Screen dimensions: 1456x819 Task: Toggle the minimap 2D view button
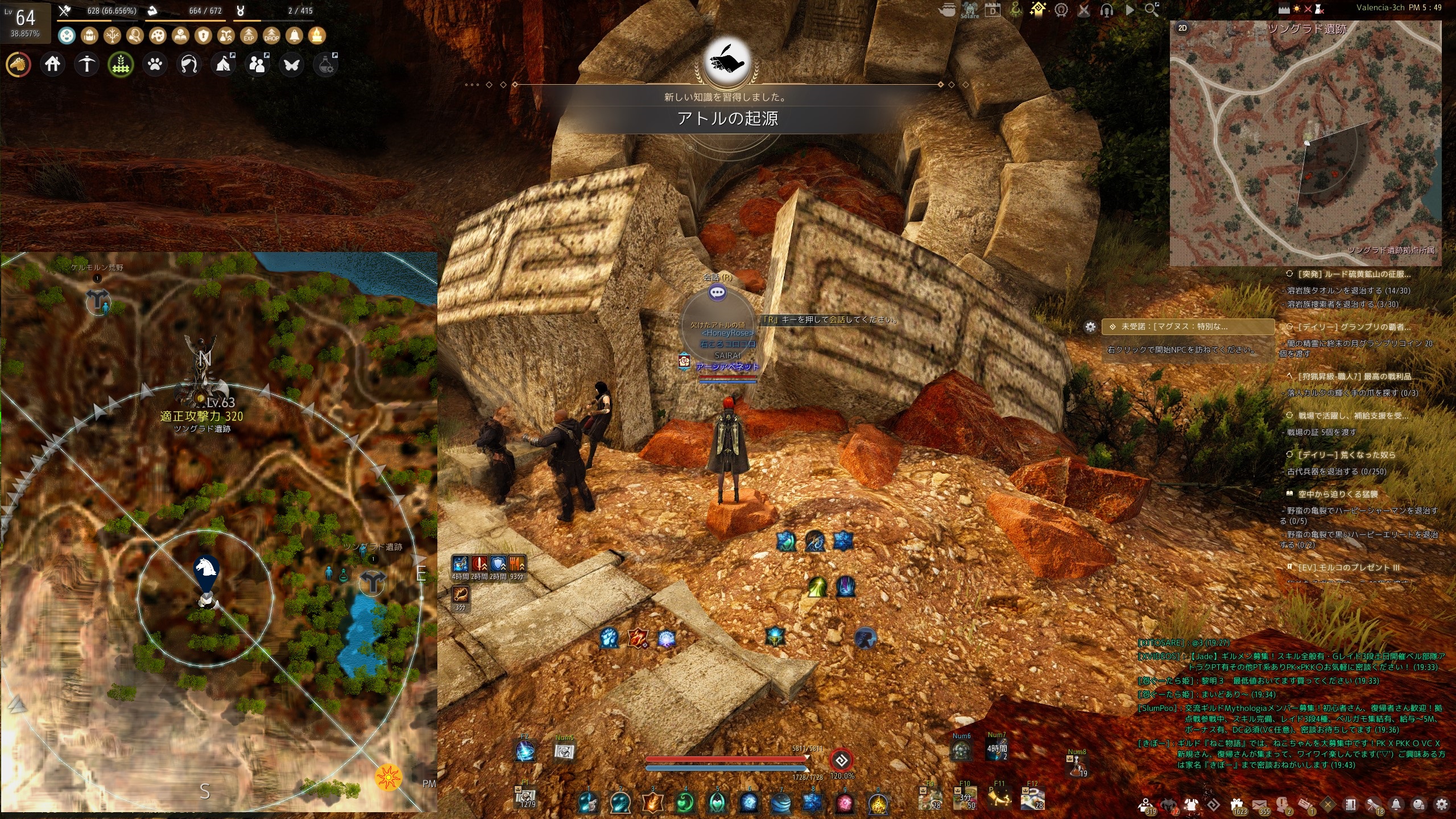(1182, 28)
